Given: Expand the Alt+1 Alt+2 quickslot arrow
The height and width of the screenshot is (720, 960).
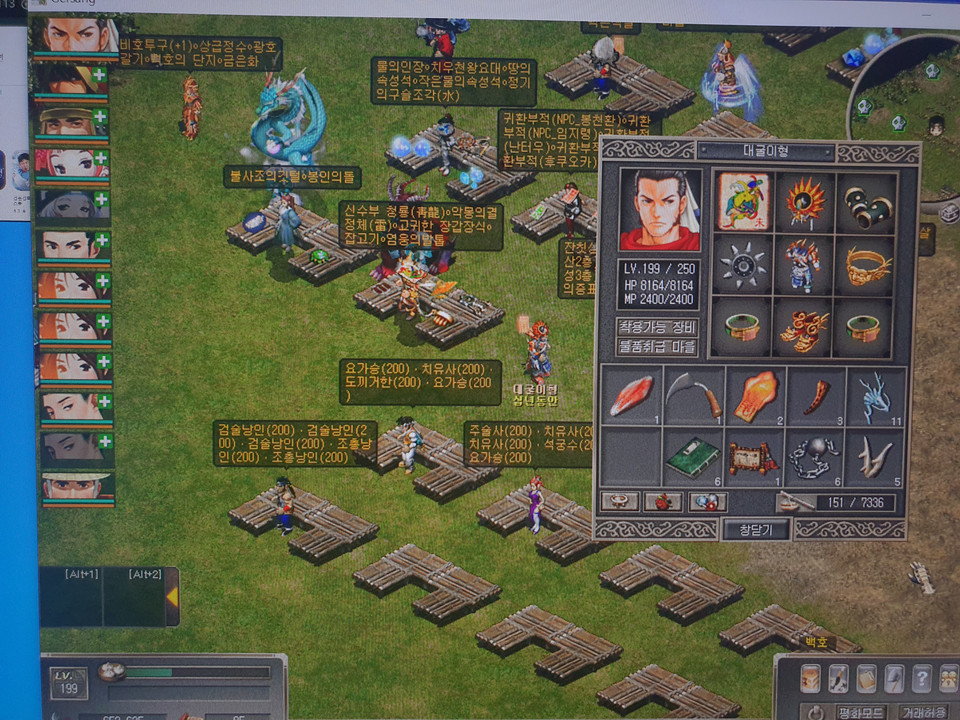Looking at the screenshot, I should point(171,597).
